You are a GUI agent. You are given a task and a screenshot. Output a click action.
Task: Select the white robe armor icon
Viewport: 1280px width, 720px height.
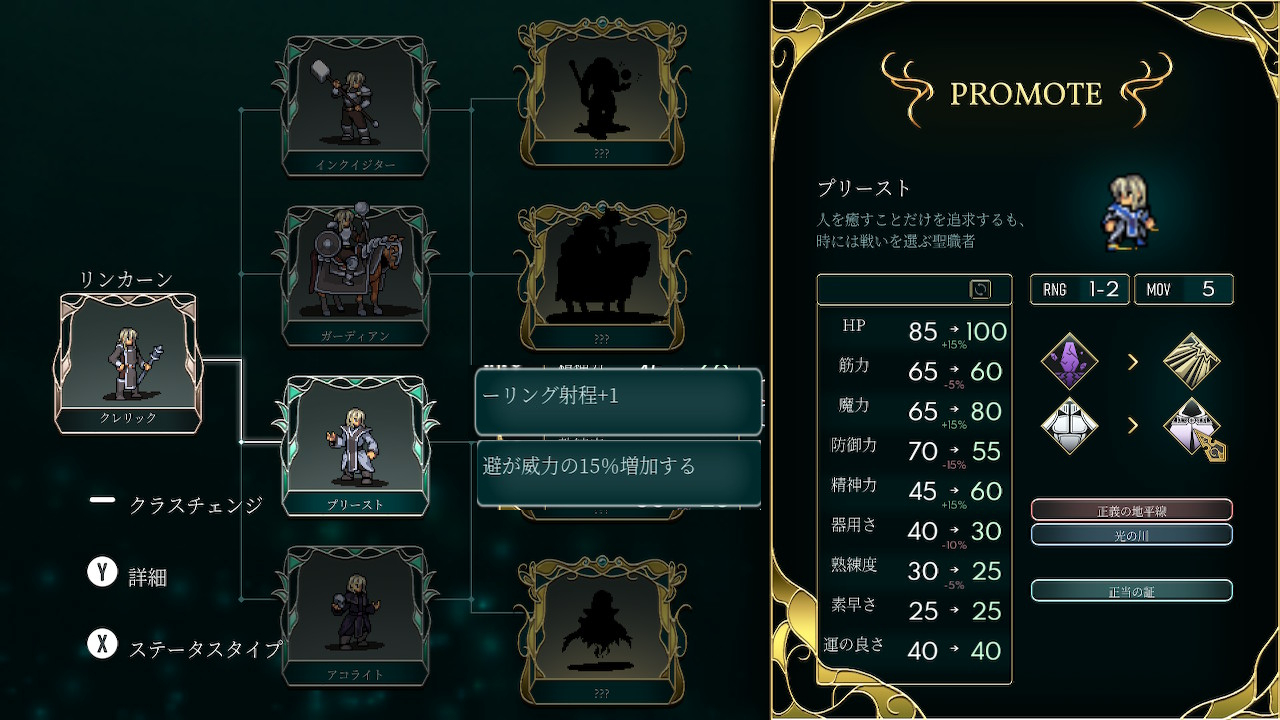1069,425
